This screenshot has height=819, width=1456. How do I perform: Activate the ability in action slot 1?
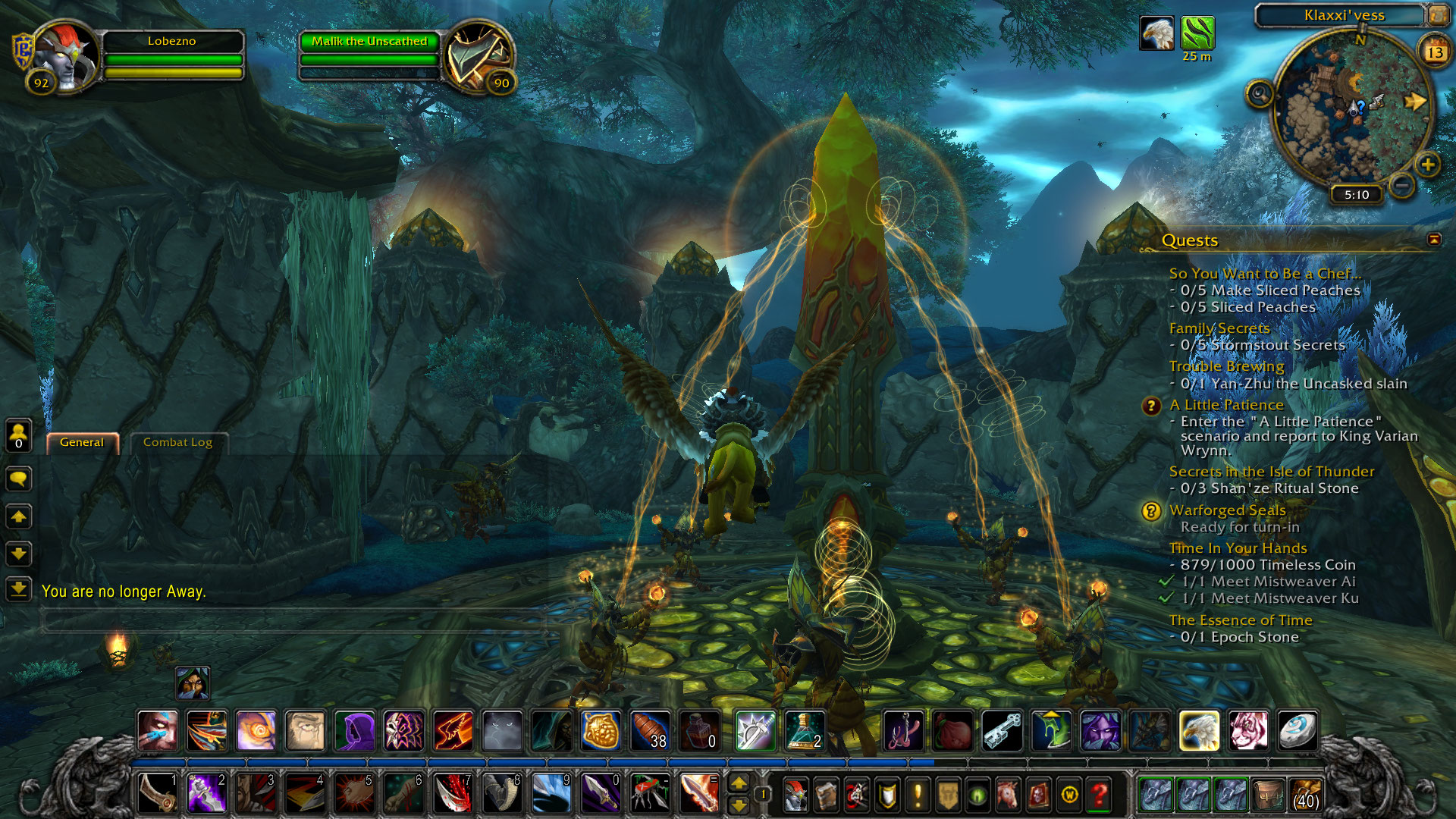[x=158, y=793]
